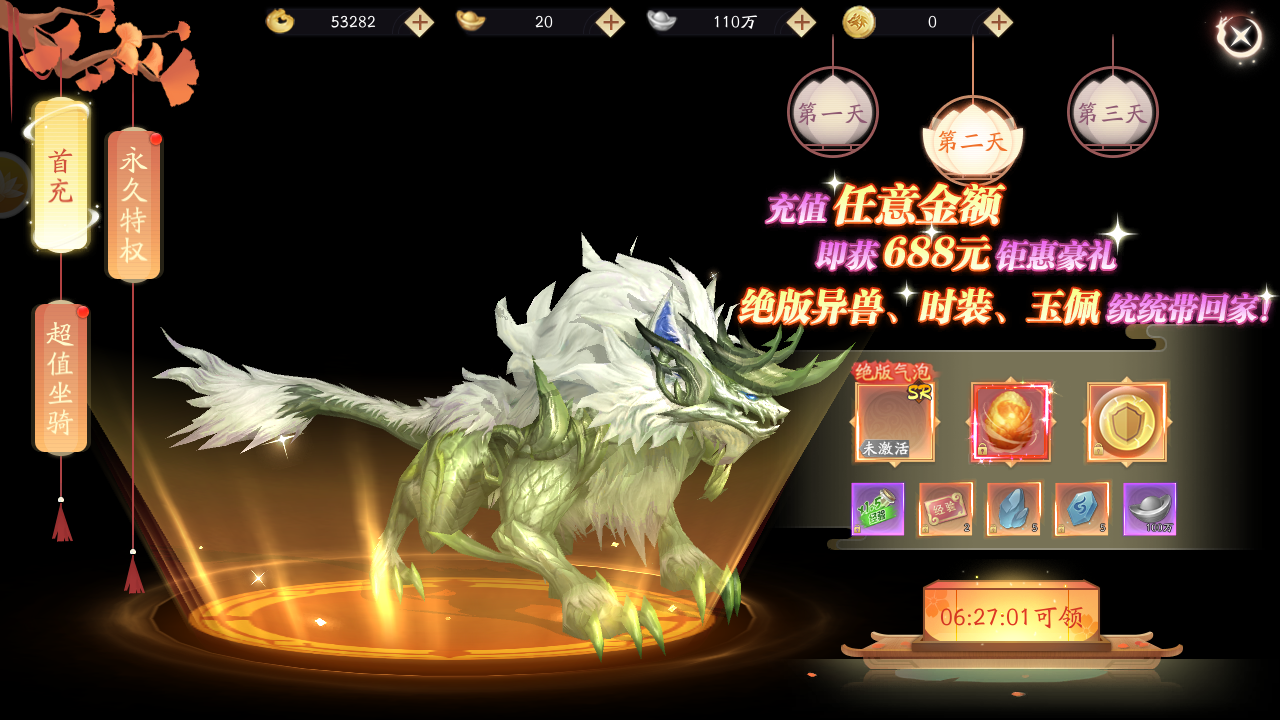Check the red 经验 scroll reward
Viewport: 1280px width, 720px height.
[945, 509]
